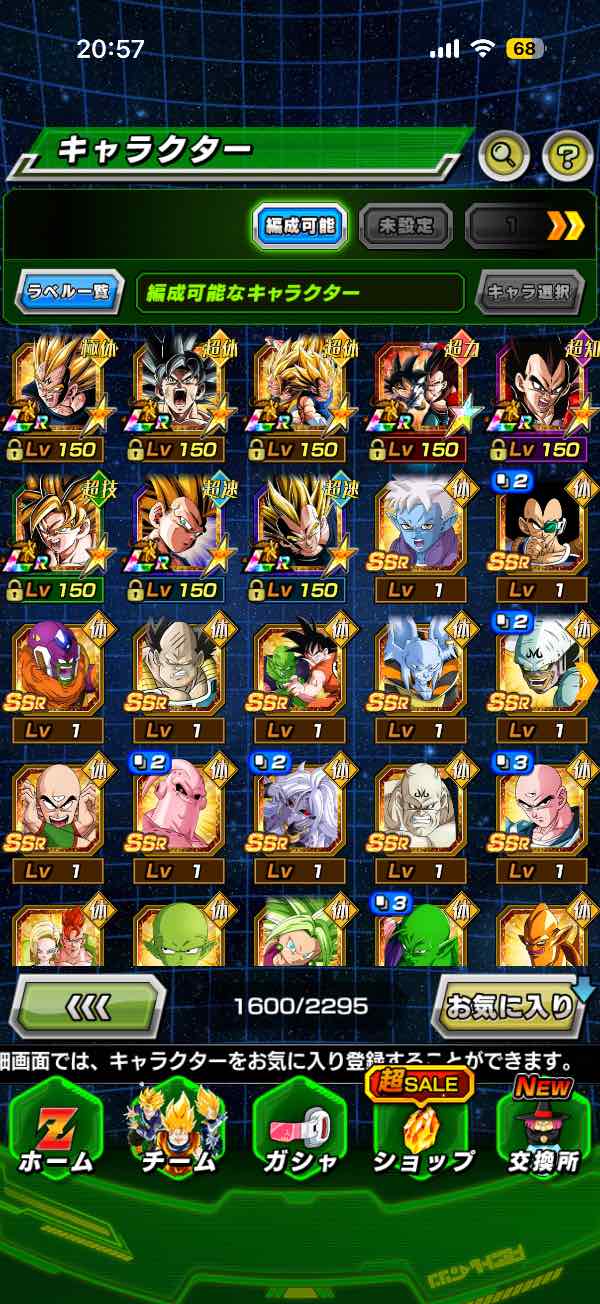
Task: Click the orange double-arrow next button
Action: (564, 227)
